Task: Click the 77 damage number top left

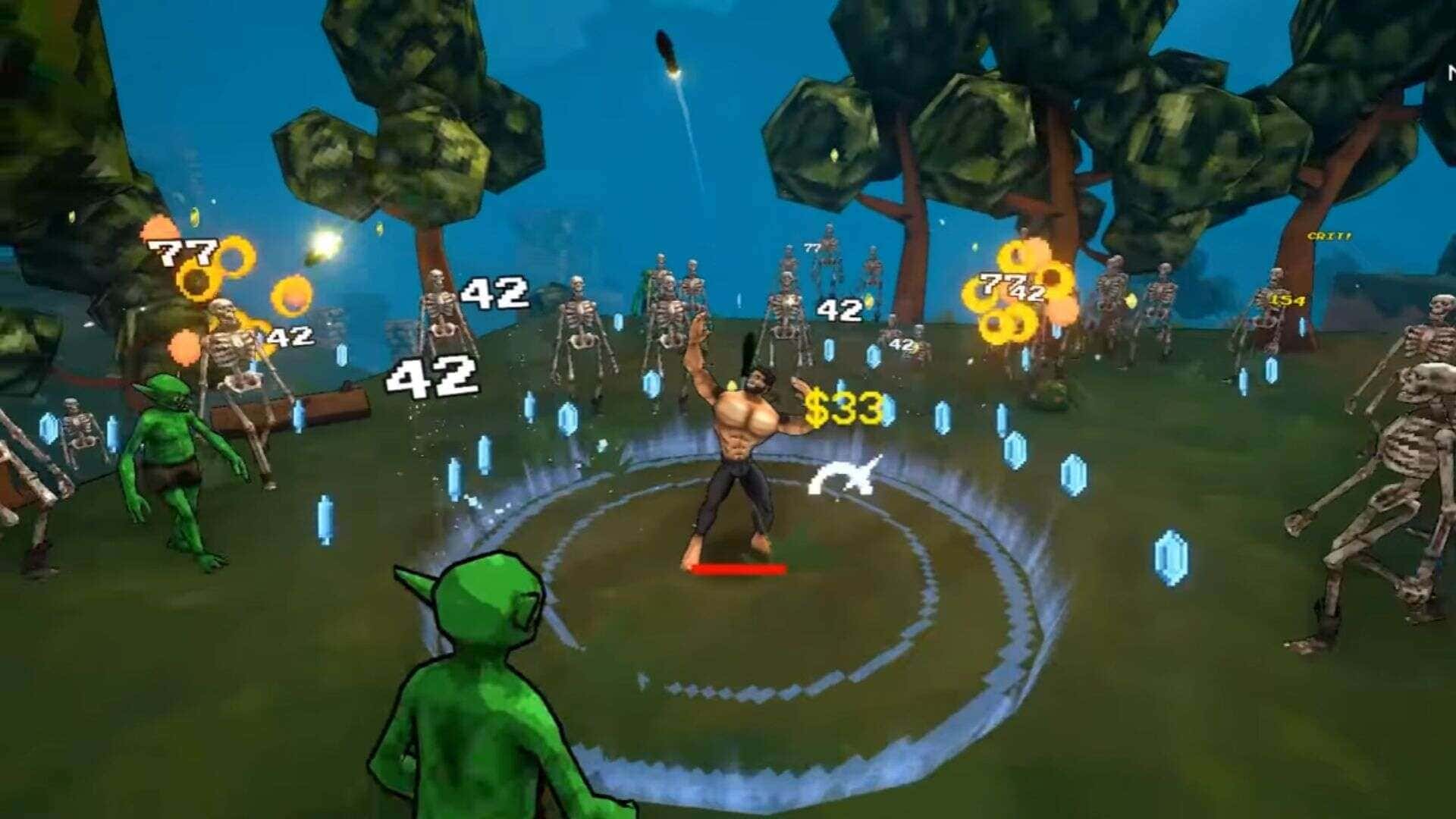Action: click(x=184, y=249)
